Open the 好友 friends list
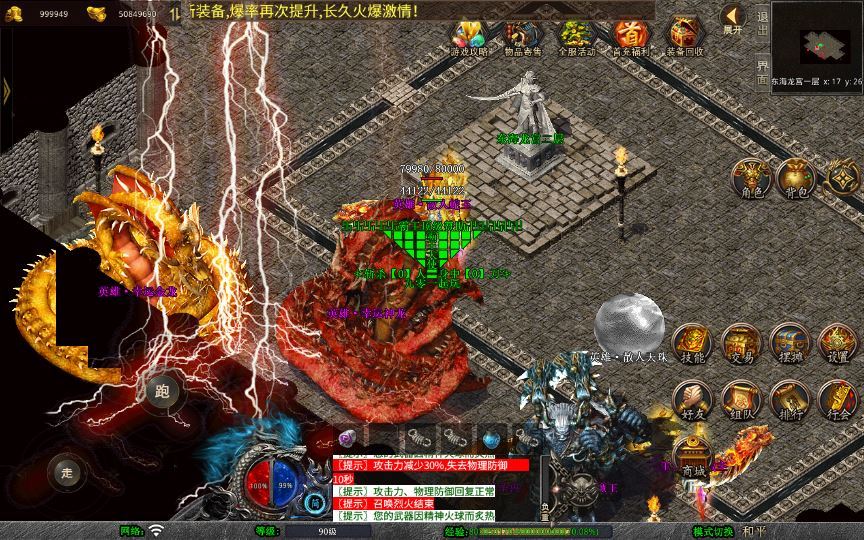Viewport: 864px width, 540px height. pos(692,398)
